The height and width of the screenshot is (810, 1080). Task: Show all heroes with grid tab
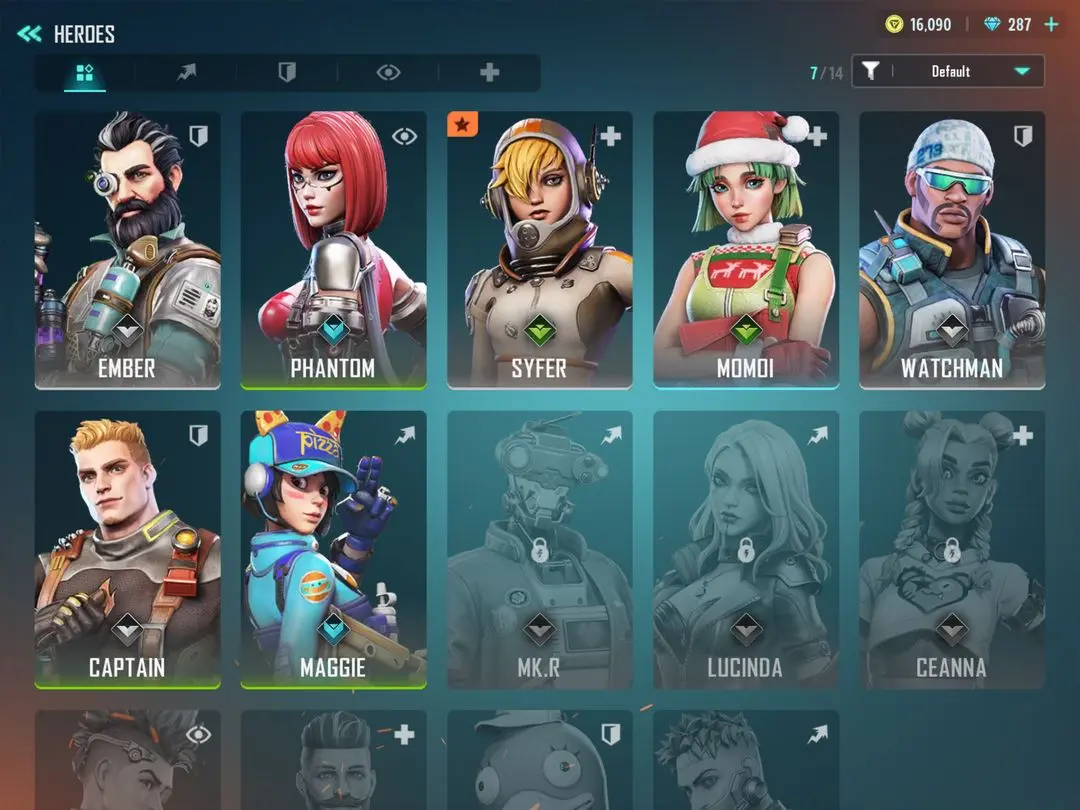pos(85,72)
